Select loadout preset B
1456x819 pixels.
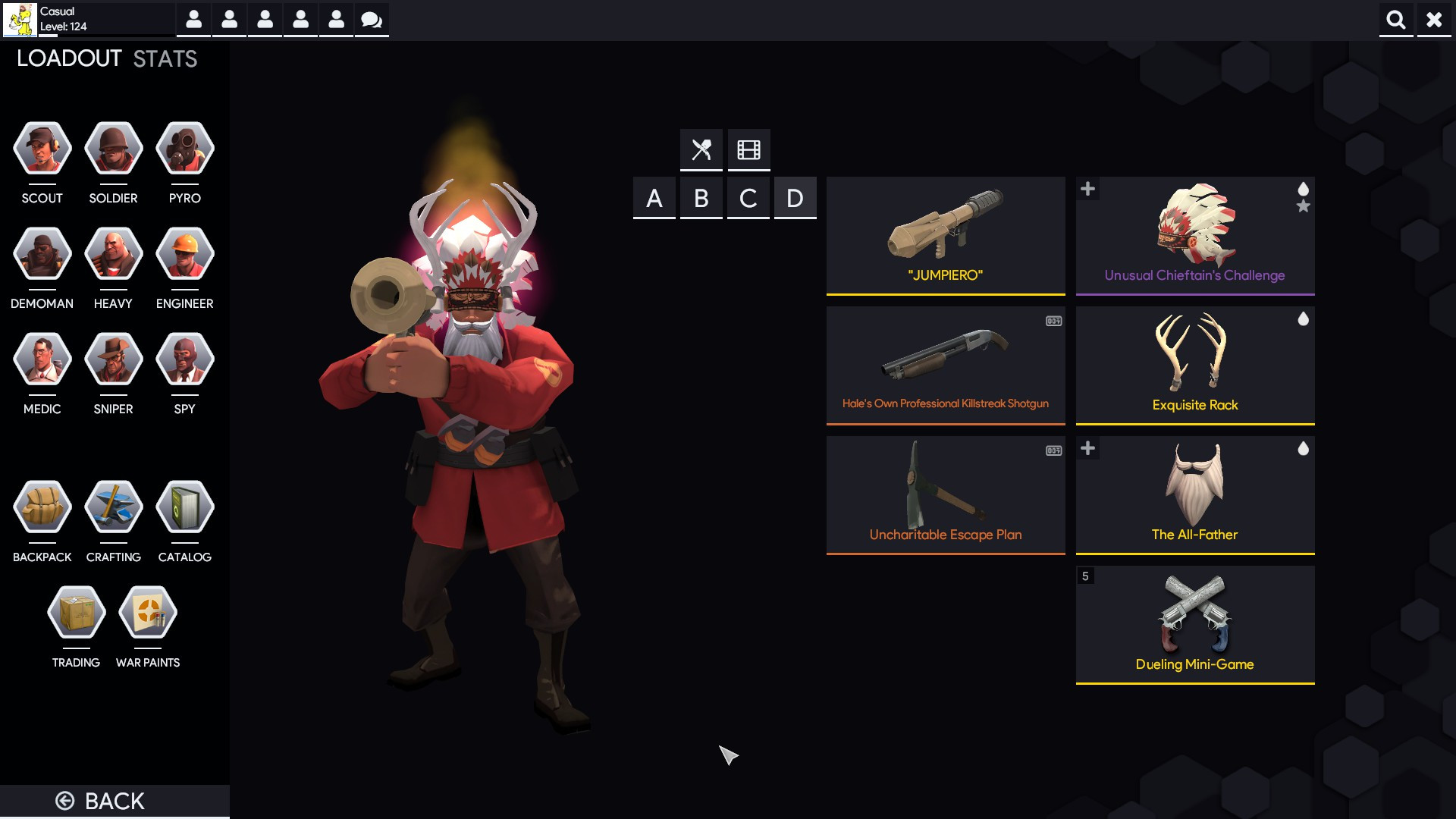(x=701, y=198)
